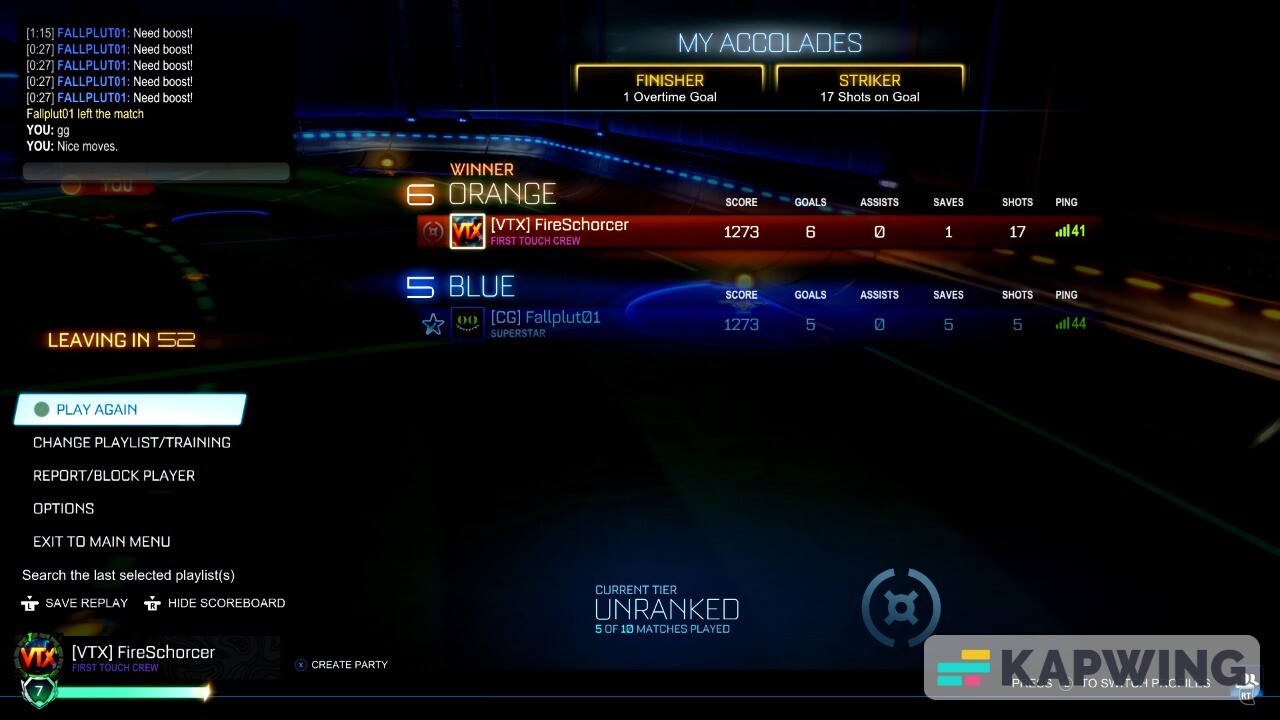Select the orange team logo icon beside FireSchorcer
Screen dimensions: 1280x720
433,231
